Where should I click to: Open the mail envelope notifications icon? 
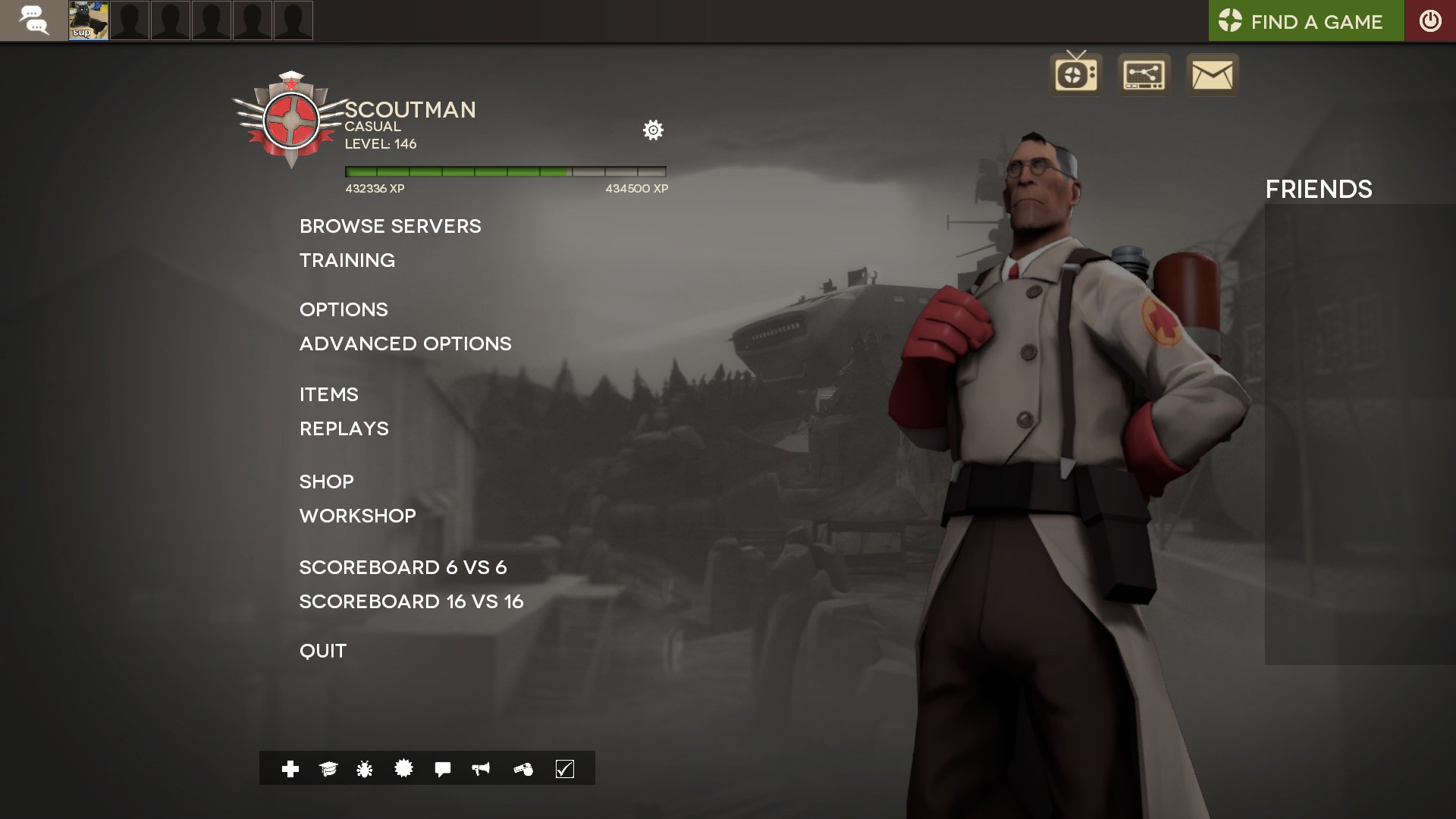1211,74
